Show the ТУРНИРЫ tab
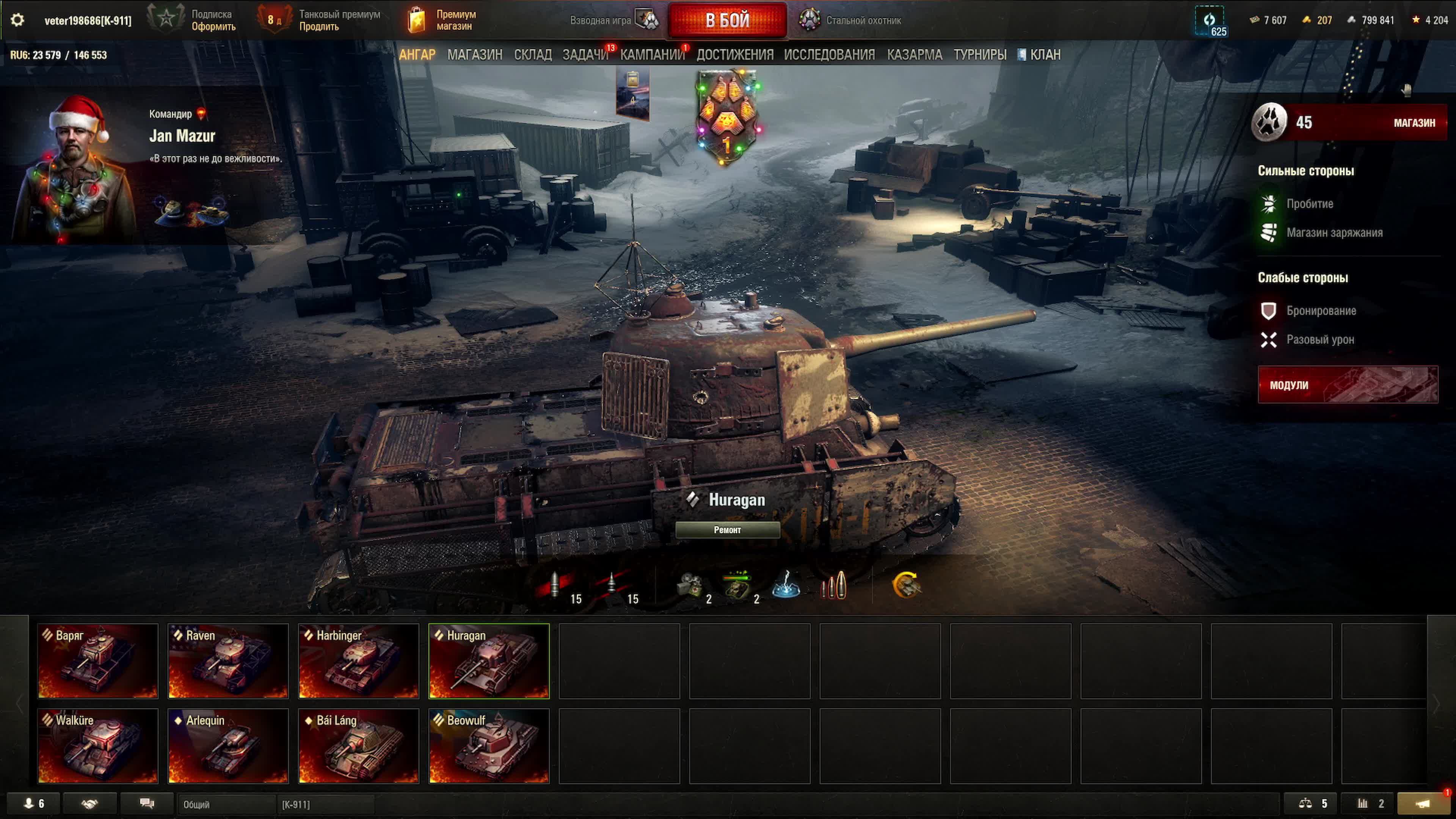This screenshot has width=1456, height=819. pos(979,55)
